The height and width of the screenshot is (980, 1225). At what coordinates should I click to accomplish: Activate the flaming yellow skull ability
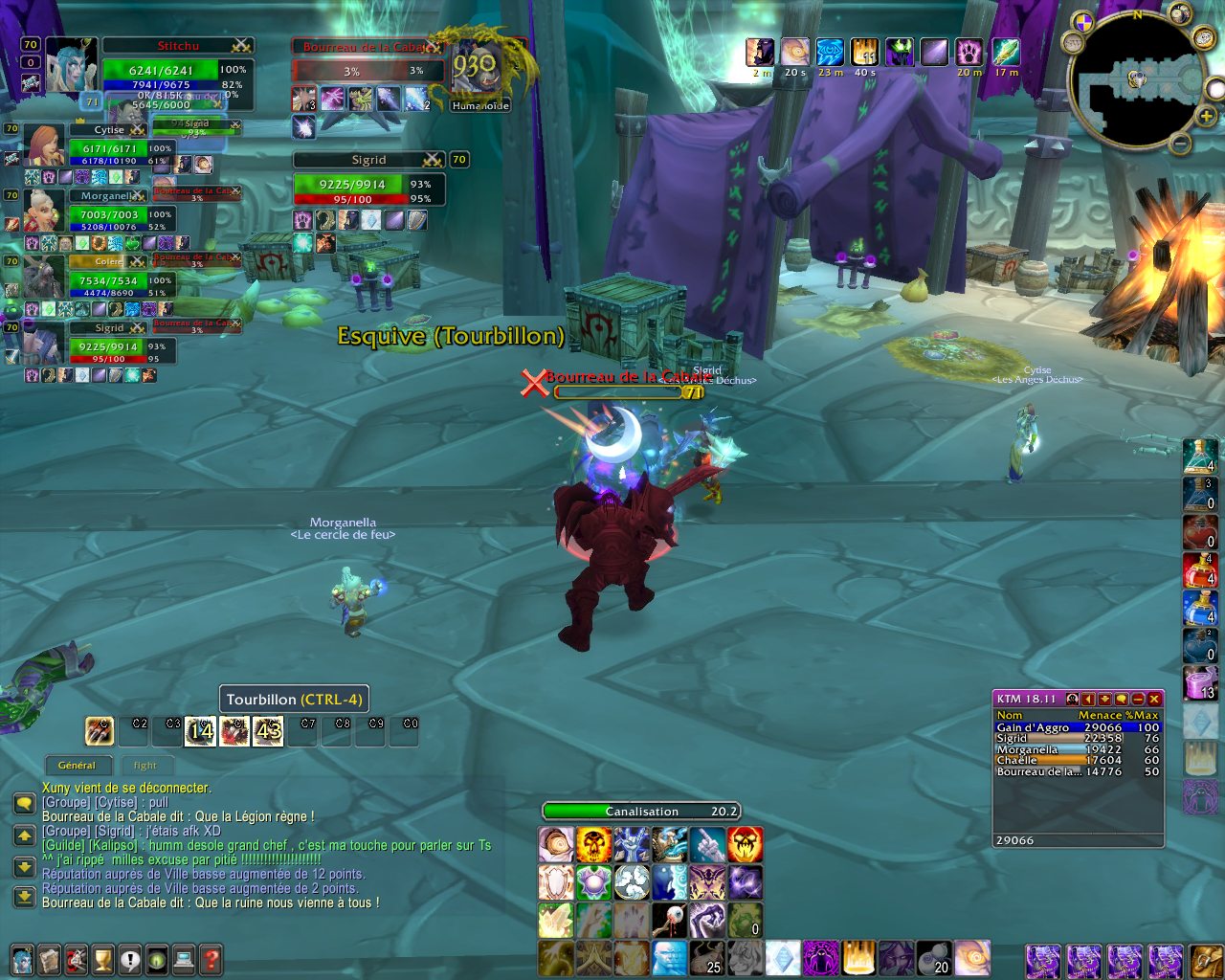click(x=593, y=845)
